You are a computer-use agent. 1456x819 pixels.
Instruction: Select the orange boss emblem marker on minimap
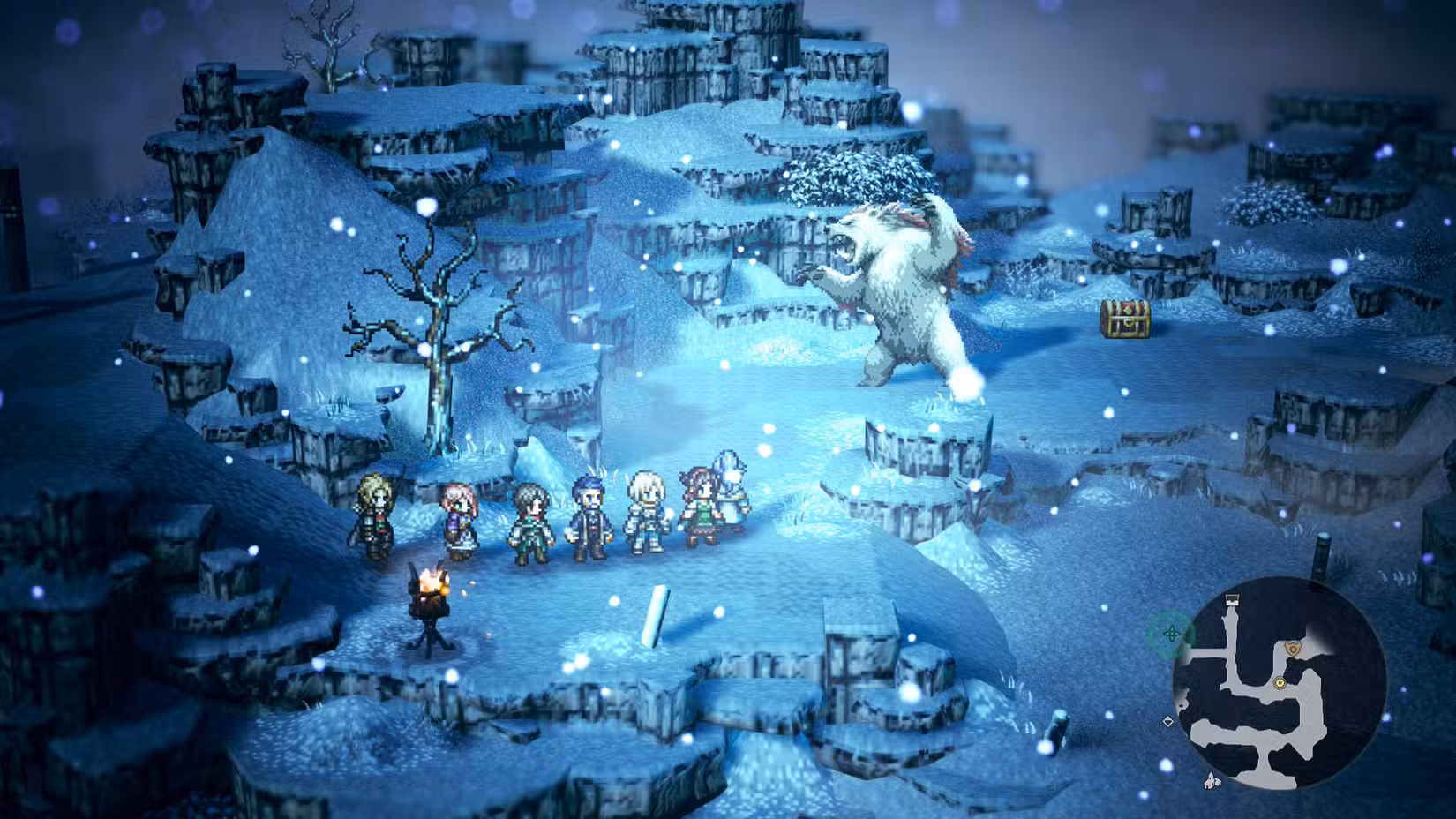pos(1293,647)
